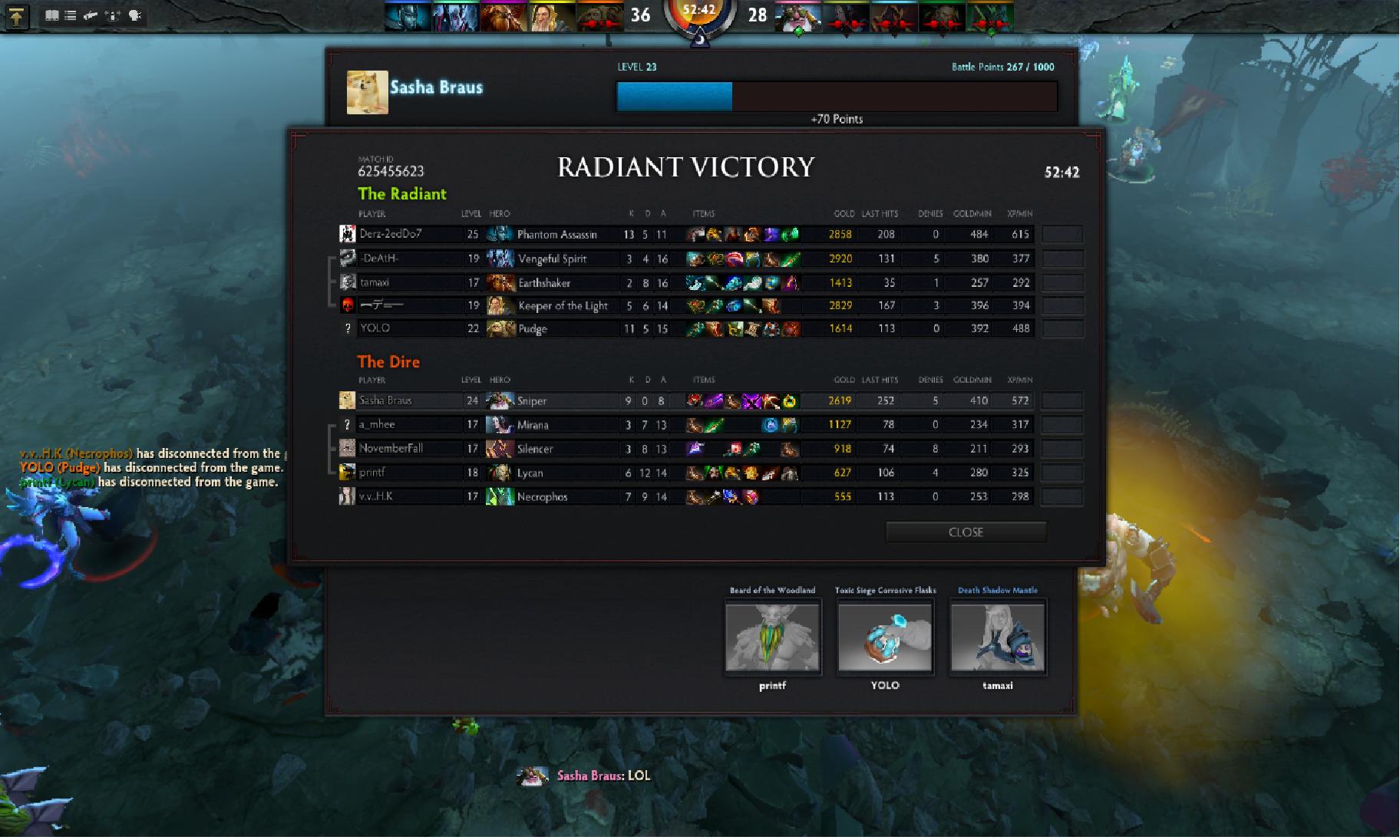Select the Phantom Assassin portrait in the top bar

click(408, 16)
